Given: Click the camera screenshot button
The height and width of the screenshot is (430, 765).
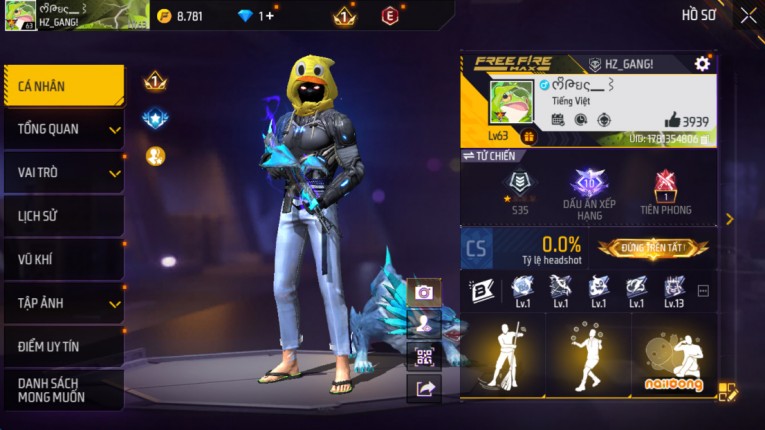Looking at the screenshot, I should [x=424, y=292].
